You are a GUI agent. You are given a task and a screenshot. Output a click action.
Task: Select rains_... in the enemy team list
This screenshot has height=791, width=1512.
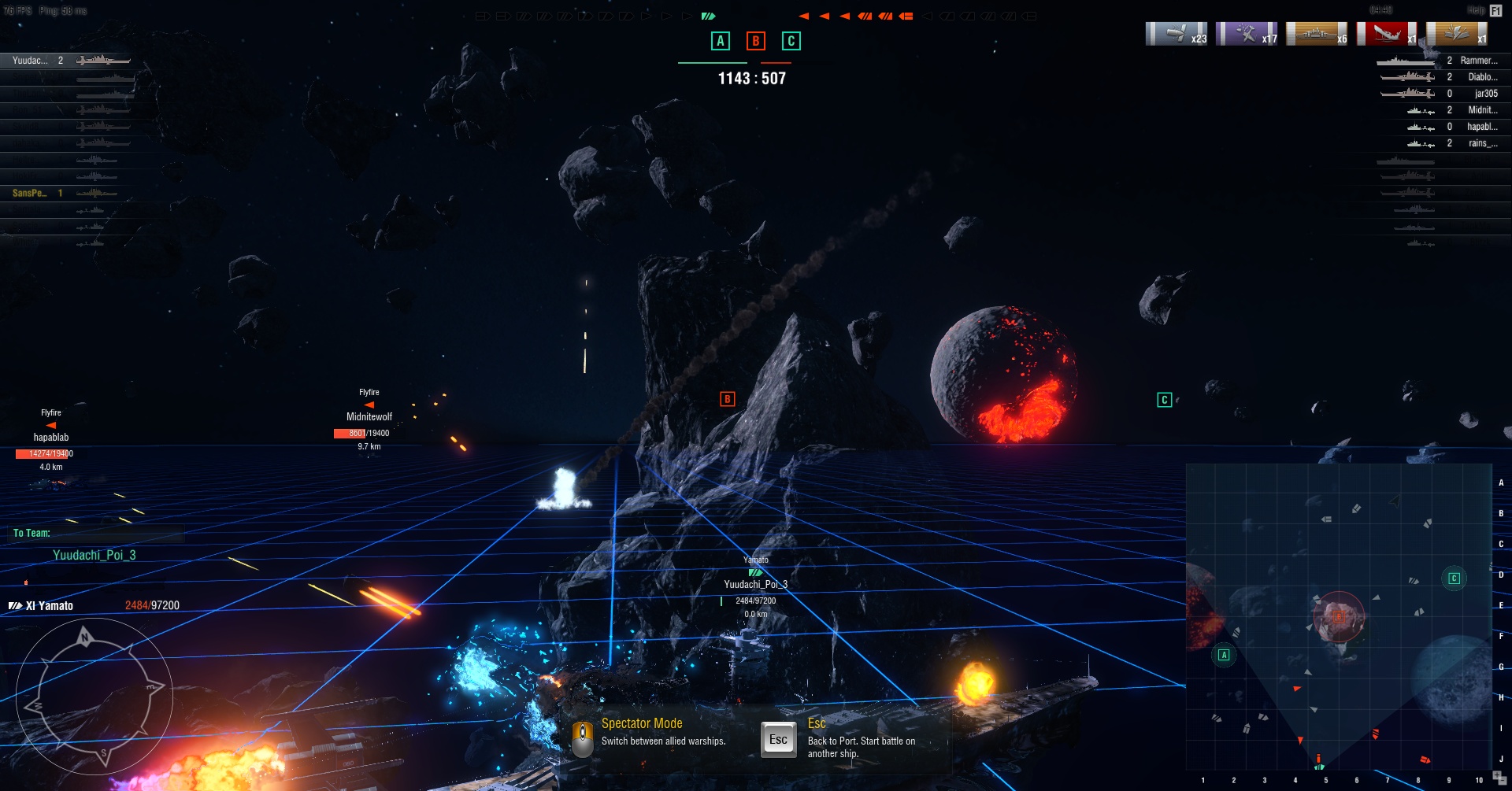pos(1482,143)
